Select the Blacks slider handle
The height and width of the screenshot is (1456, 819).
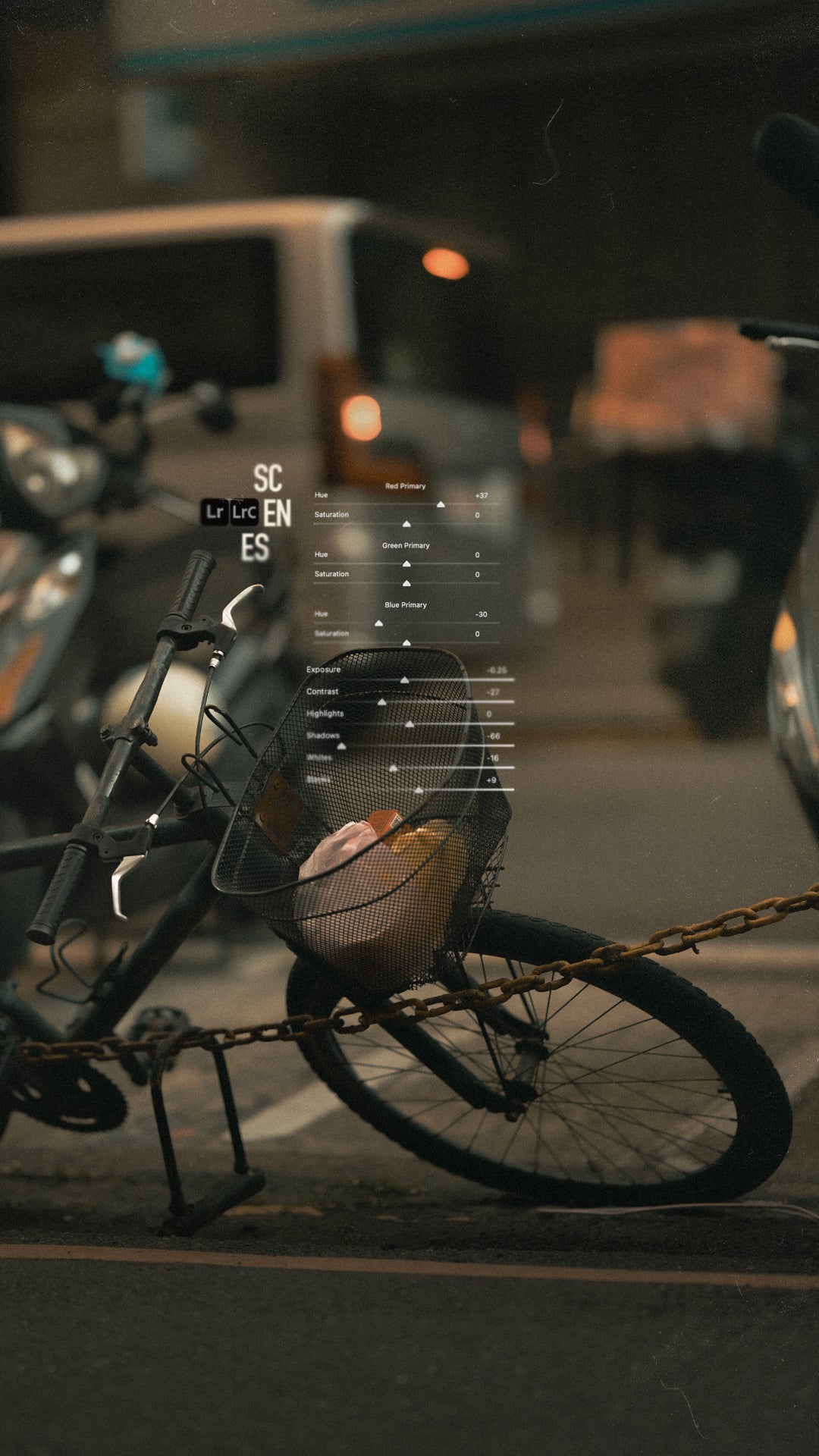(x=419, y=790)
